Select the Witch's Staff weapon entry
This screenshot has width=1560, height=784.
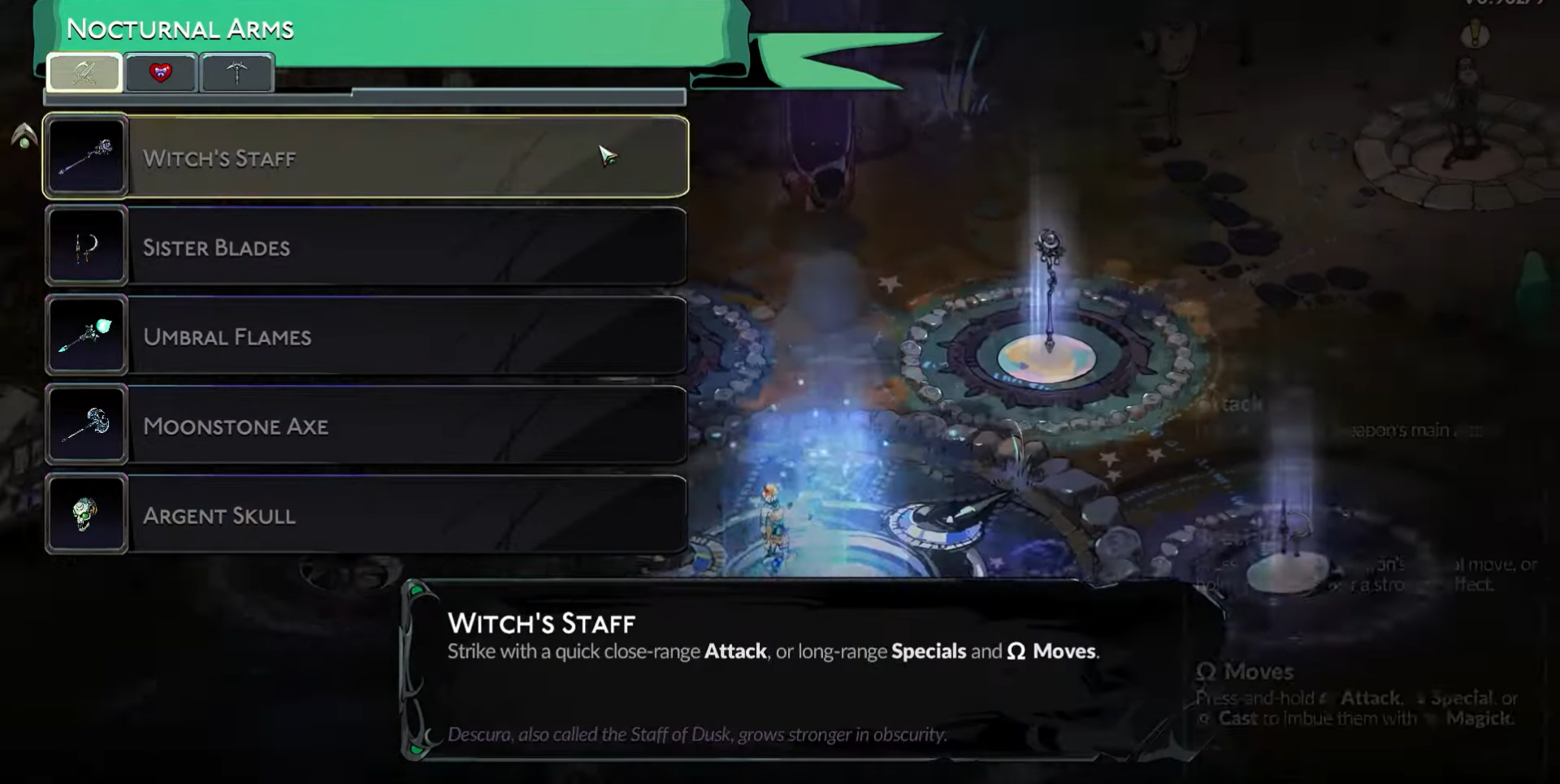(366, 157)
